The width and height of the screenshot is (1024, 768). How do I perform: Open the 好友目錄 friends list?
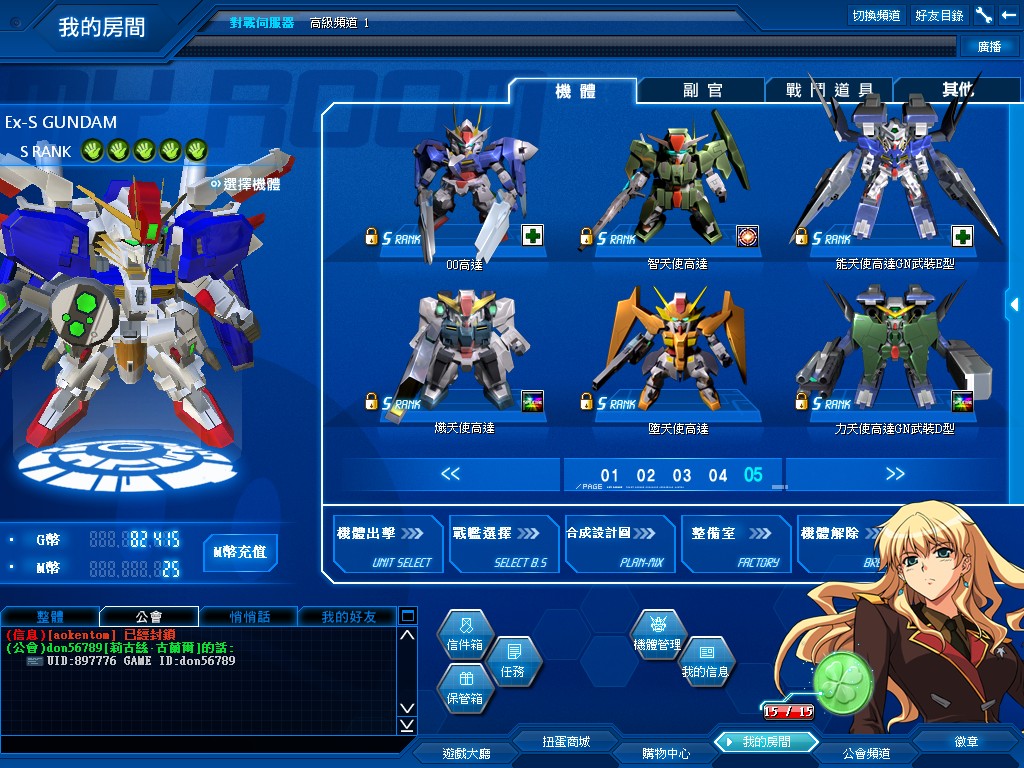939,15
